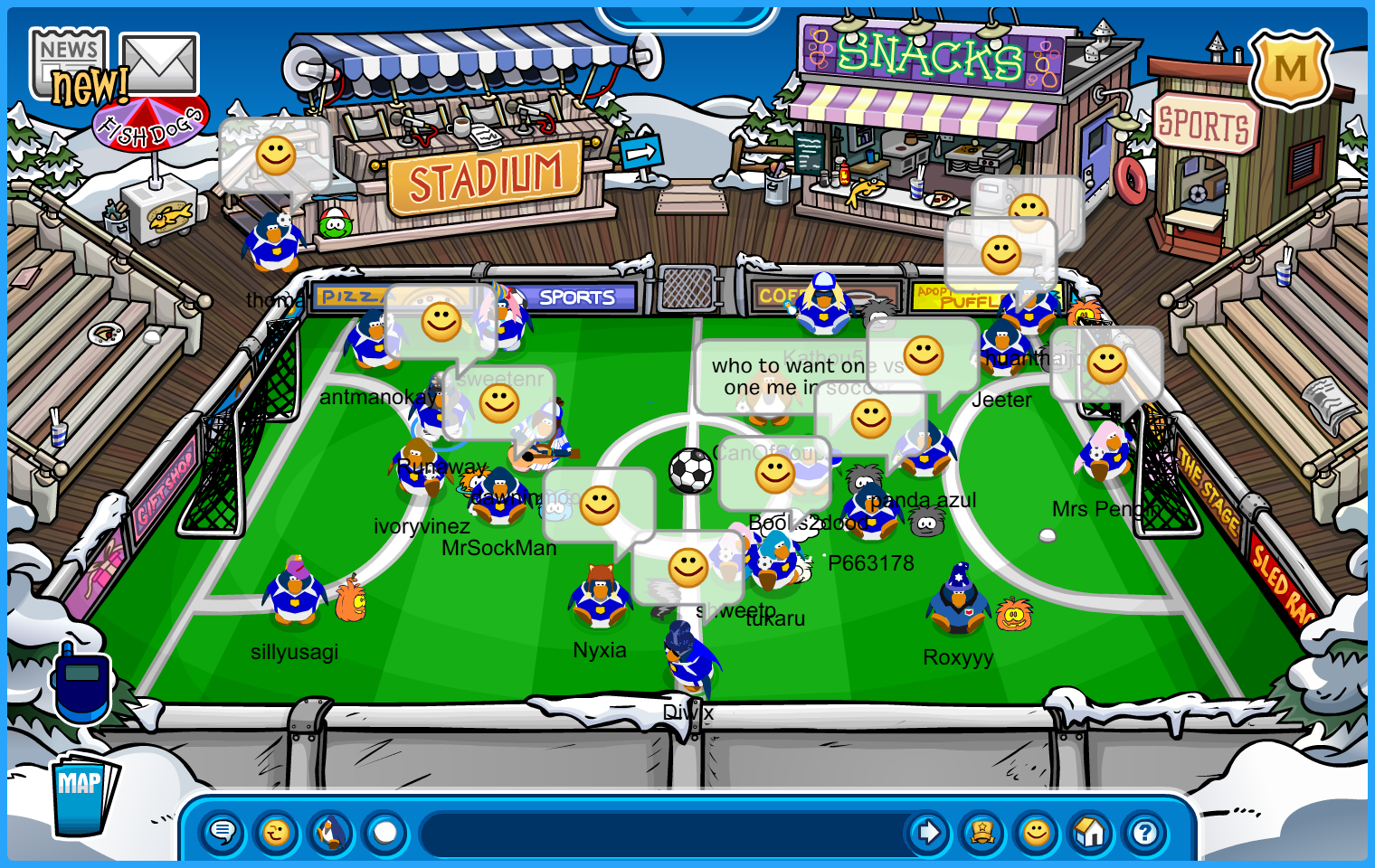Open the mail envelope
Screen dimensions: 1375x868
coord(159,63)
